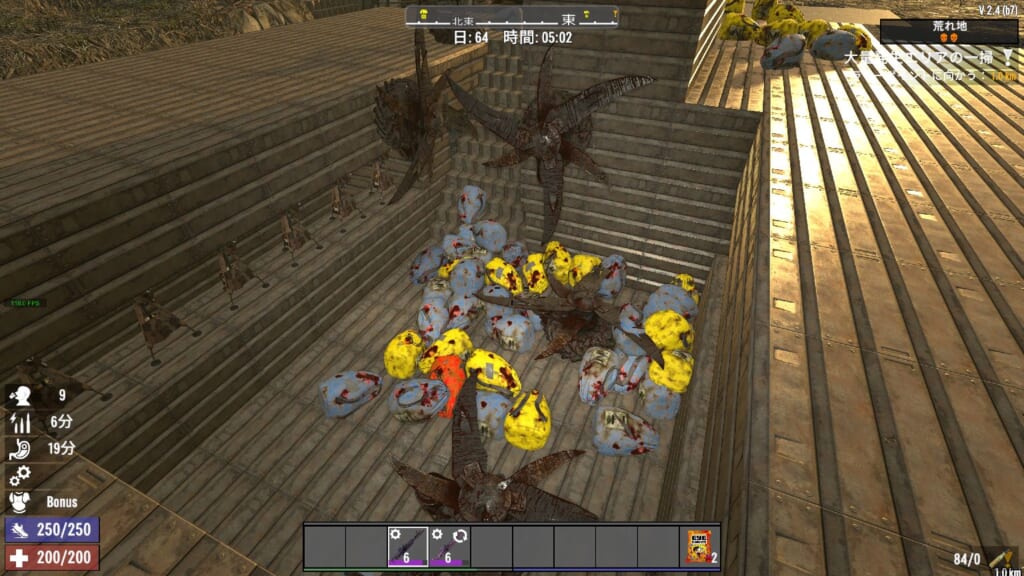Click the stomach buff icon

point(21,449)
